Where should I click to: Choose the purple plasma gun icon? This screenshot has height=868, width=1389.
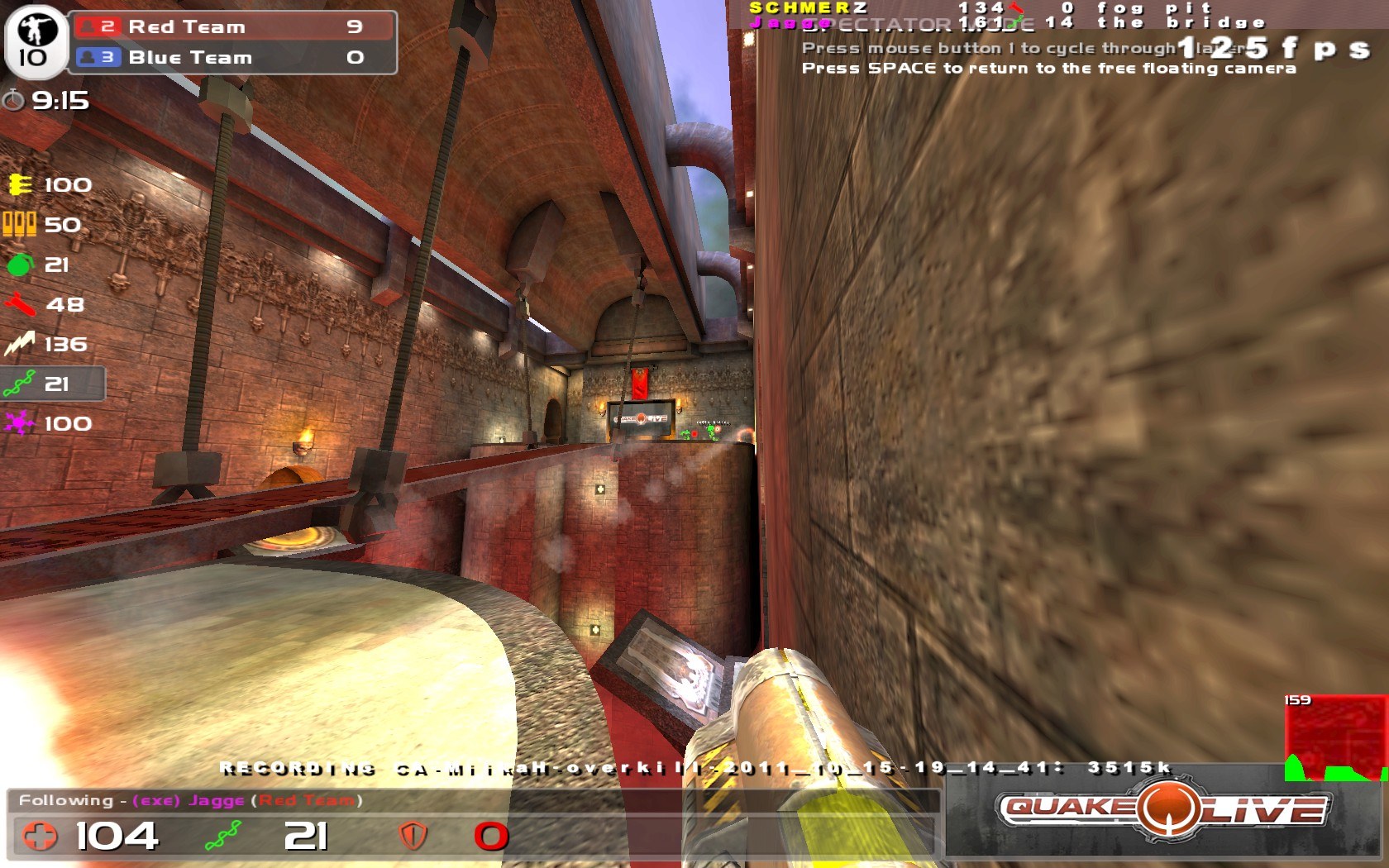(x=20, y=423)
